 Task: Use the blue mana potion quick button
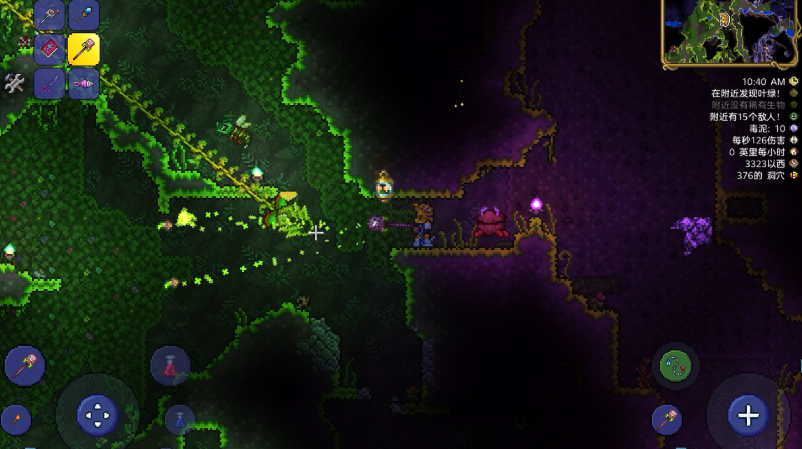pyautogui.click(x=180, y=418)
